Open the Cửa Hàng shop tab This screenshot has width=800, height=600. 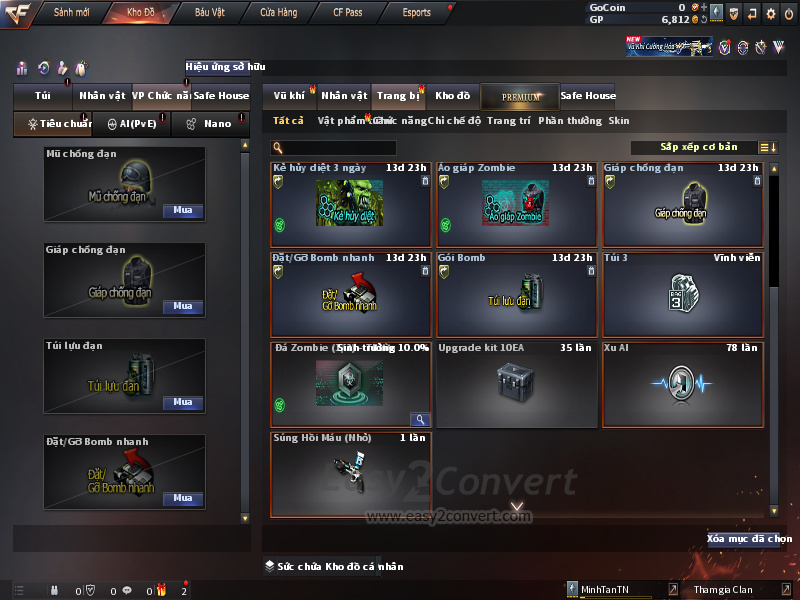coord(278,13)
